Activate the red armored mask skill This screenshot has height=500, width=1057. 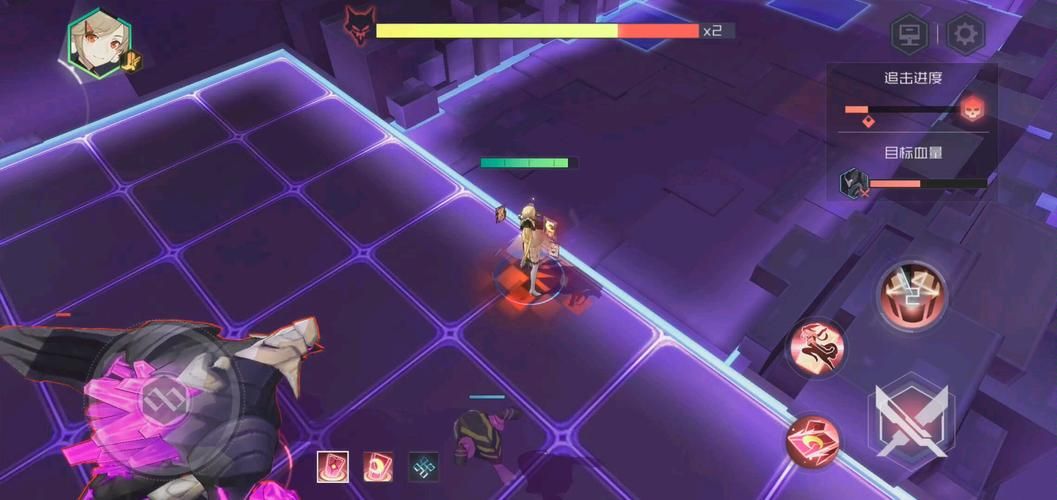click(x=912, y=295)
